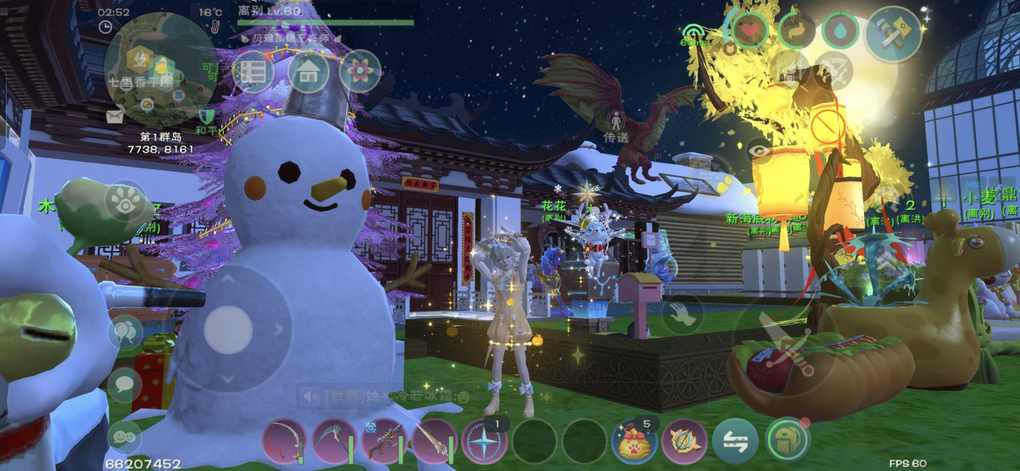Open the list menu icon

point(254,72)
